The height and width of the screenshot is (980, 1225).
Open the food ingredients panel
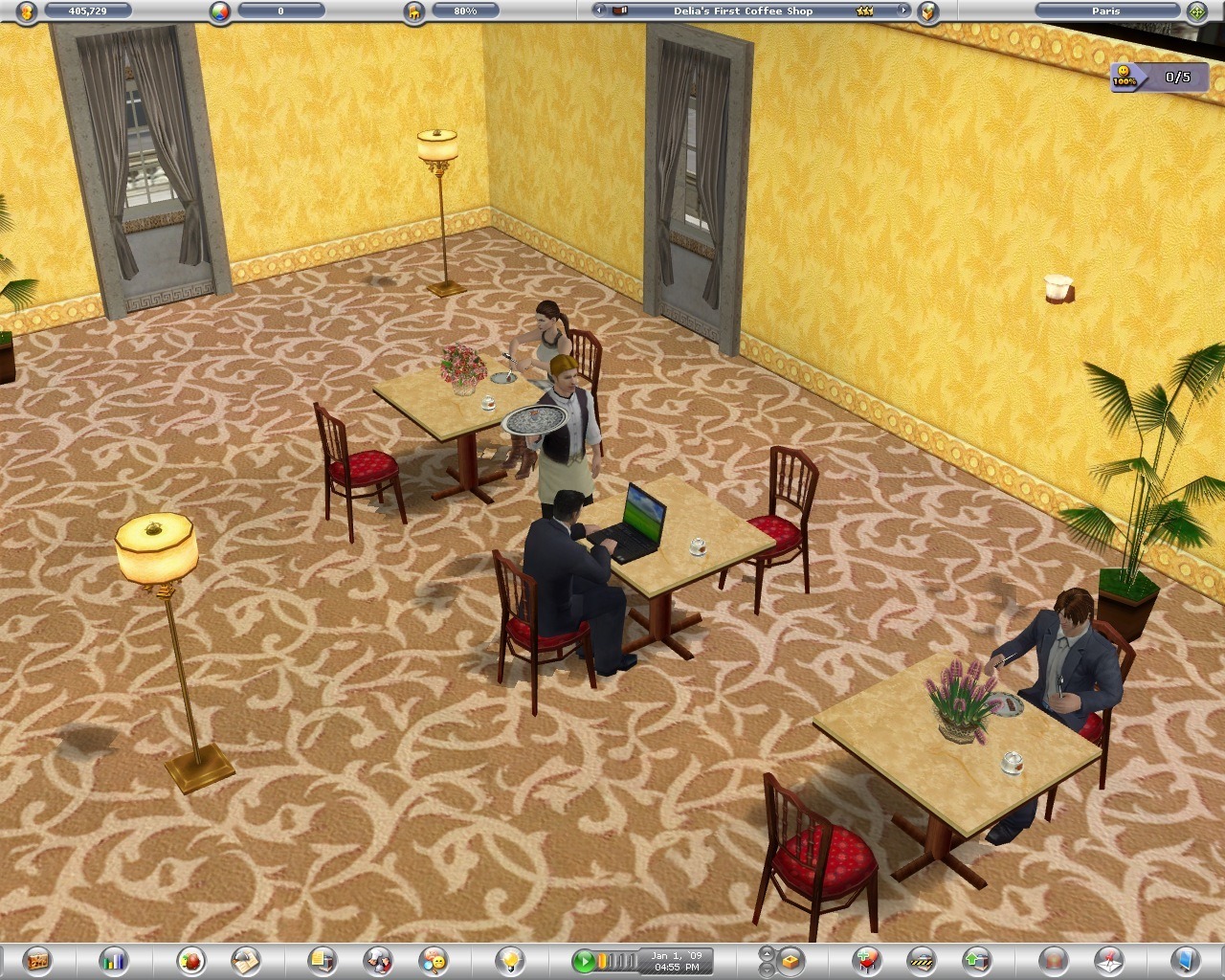coord(191,959)
